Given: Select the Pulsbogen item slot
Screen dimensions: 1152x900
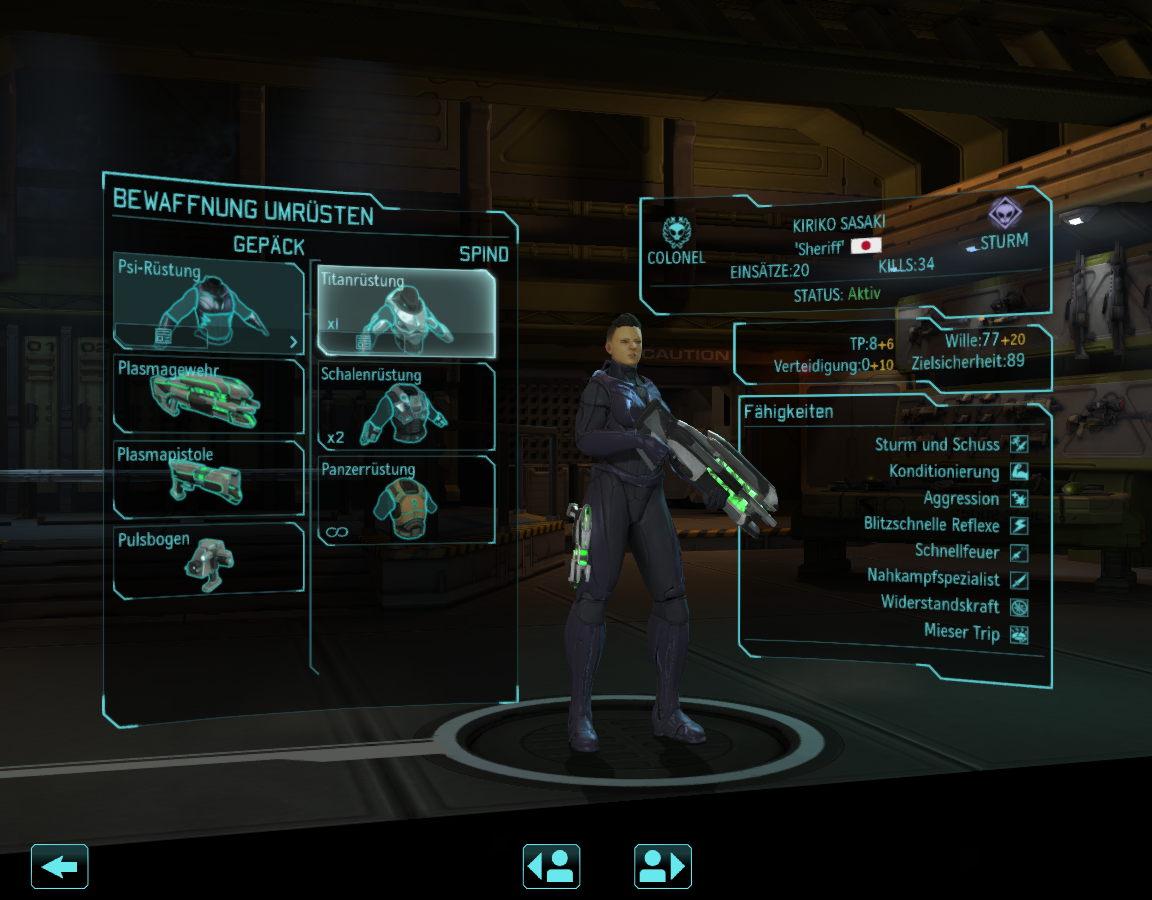Looking at the screenshot, I should click(209, 561).
